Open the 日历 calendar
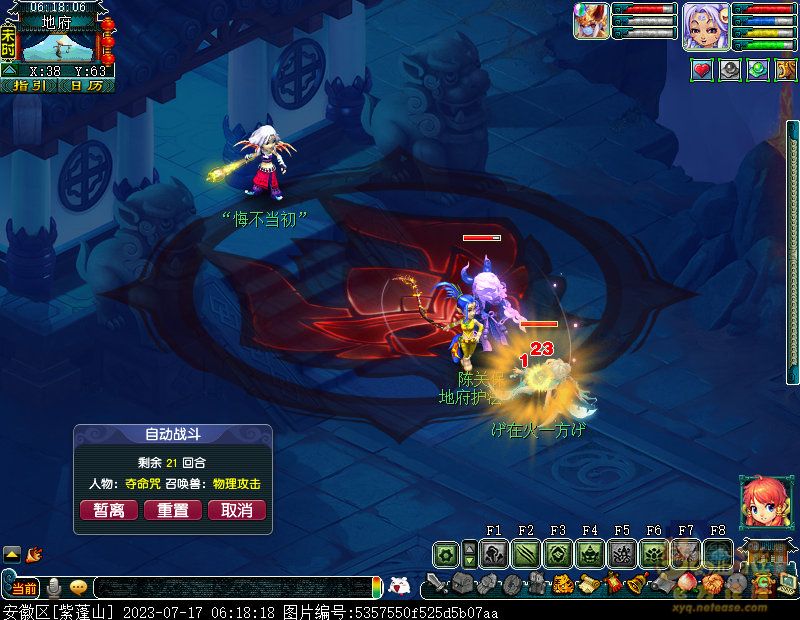This screenshot has width=800, height=620. tap(87, 86)
